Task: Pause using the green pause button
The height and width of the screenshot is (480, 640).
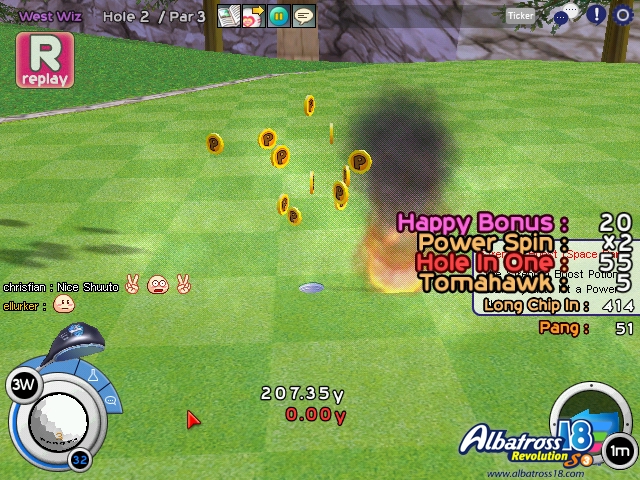Action: pyautogui.click(x=279, y=16)
